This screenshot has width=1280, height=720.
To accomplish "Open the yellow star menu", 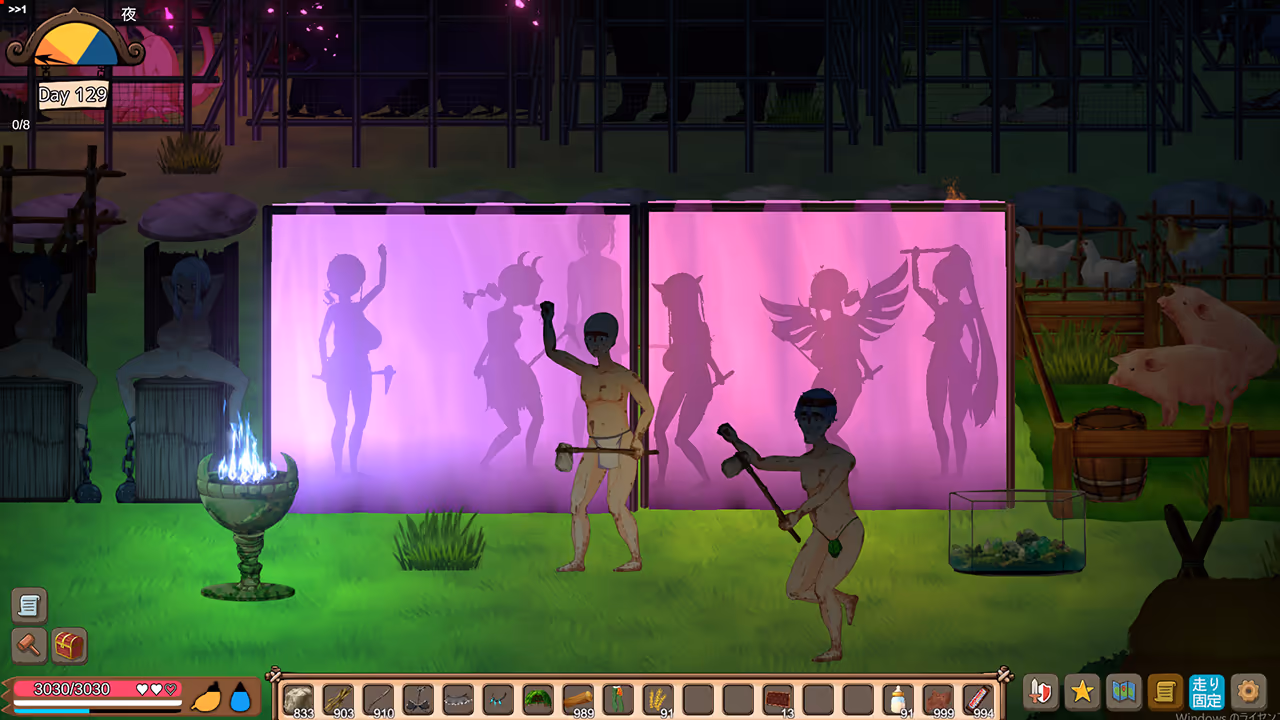I will 1082,691.
